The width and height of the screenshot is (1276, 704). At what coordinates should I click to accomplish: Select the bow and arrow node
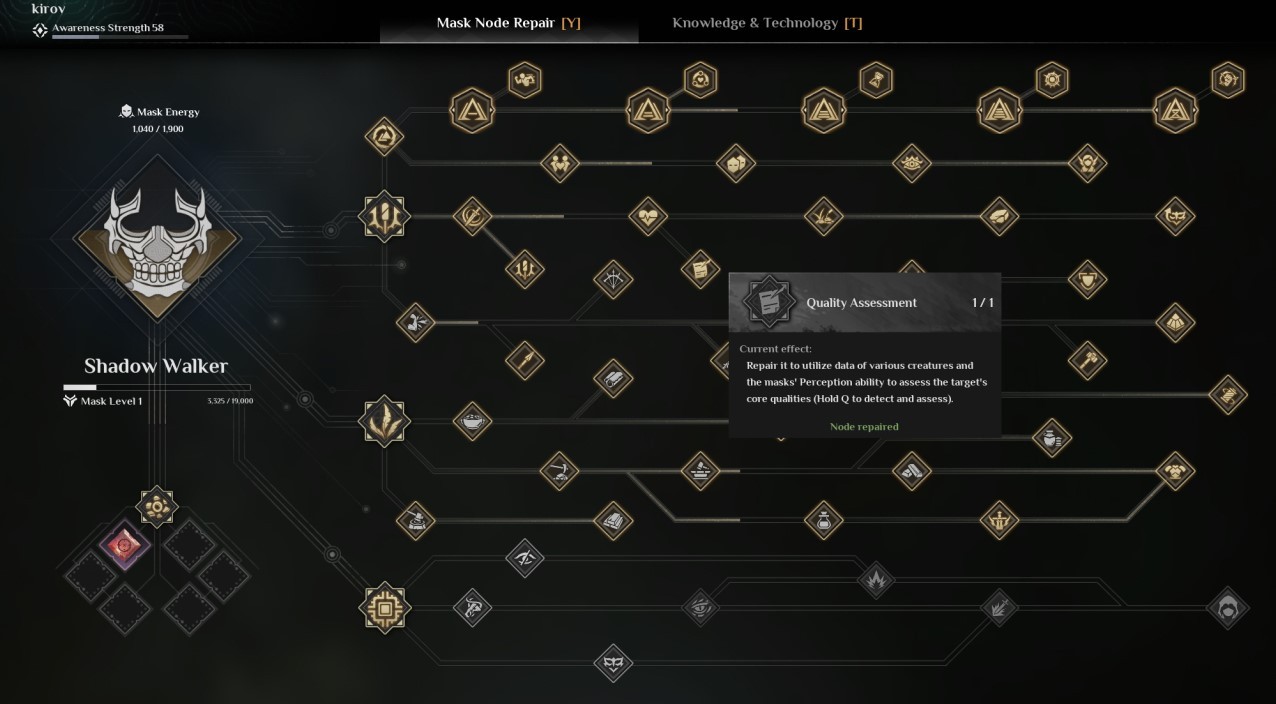coord(612,280)
